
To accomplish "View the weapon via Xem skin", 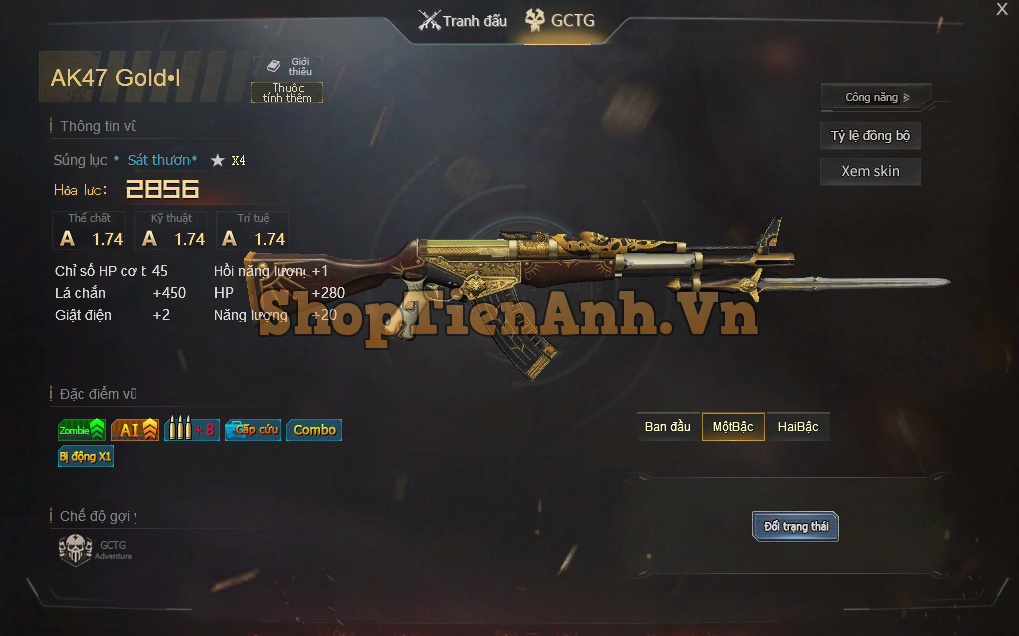I will tap(870, 171).
